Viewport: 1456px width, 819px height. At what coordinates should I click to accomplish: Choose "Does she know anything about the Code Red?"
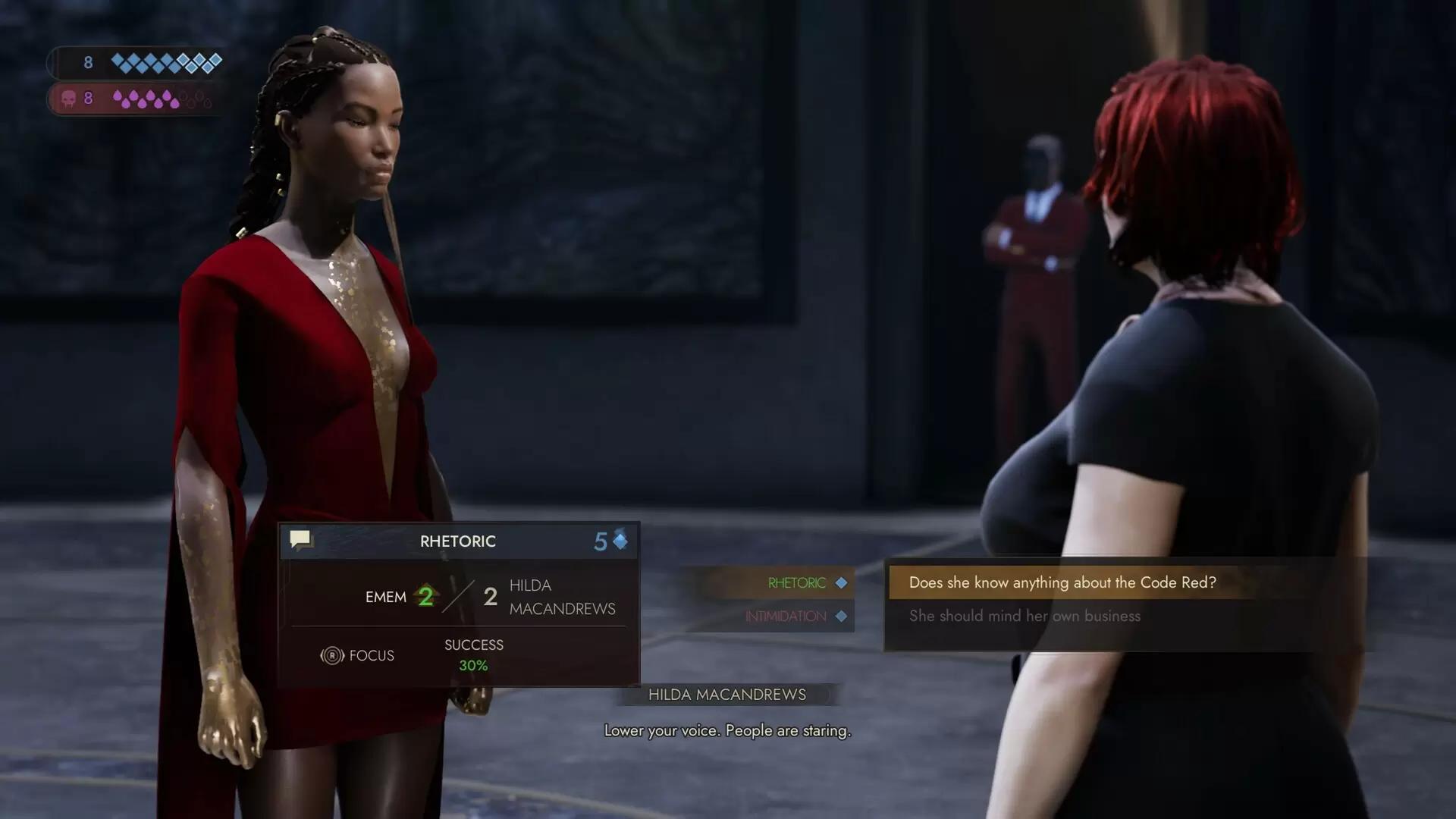[1062, 582]
